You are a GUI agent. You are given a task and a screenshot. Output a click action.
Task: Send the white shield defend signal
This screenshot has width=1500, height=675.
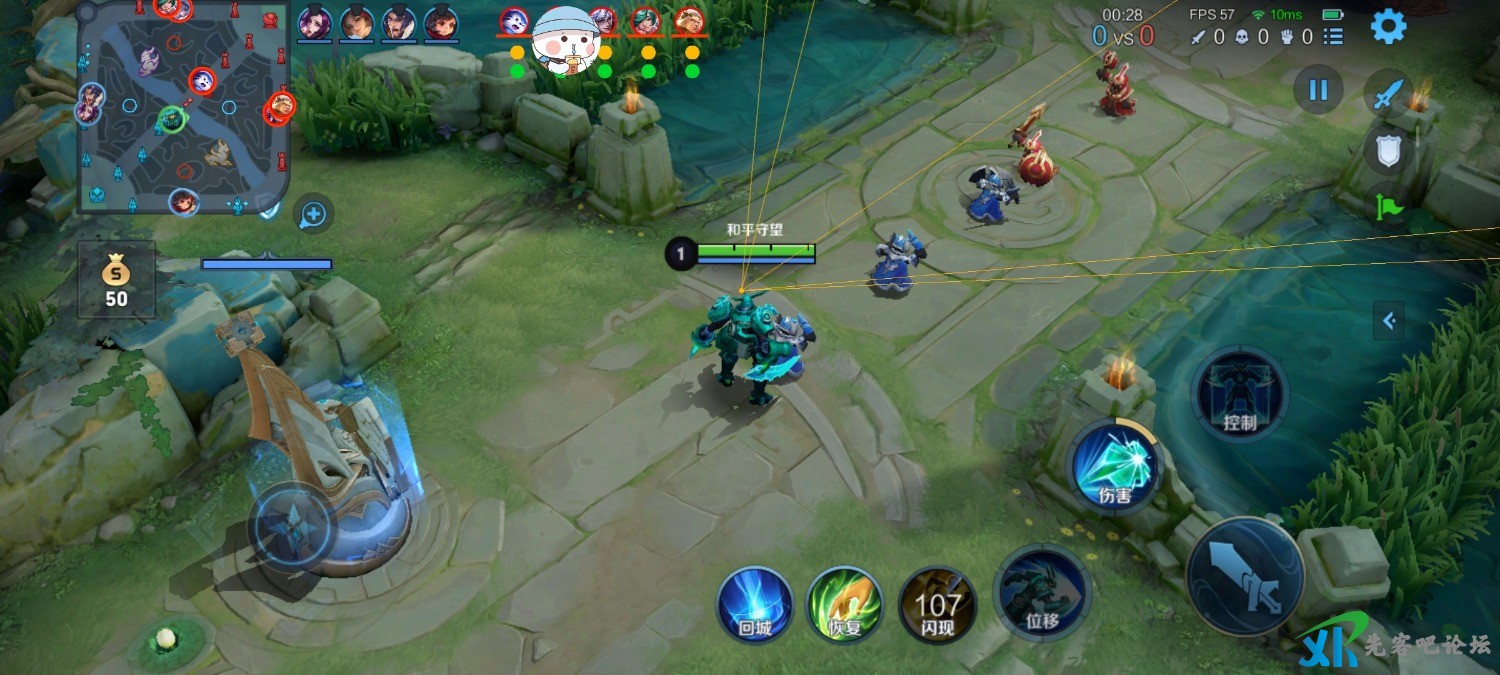[1386, 151]
